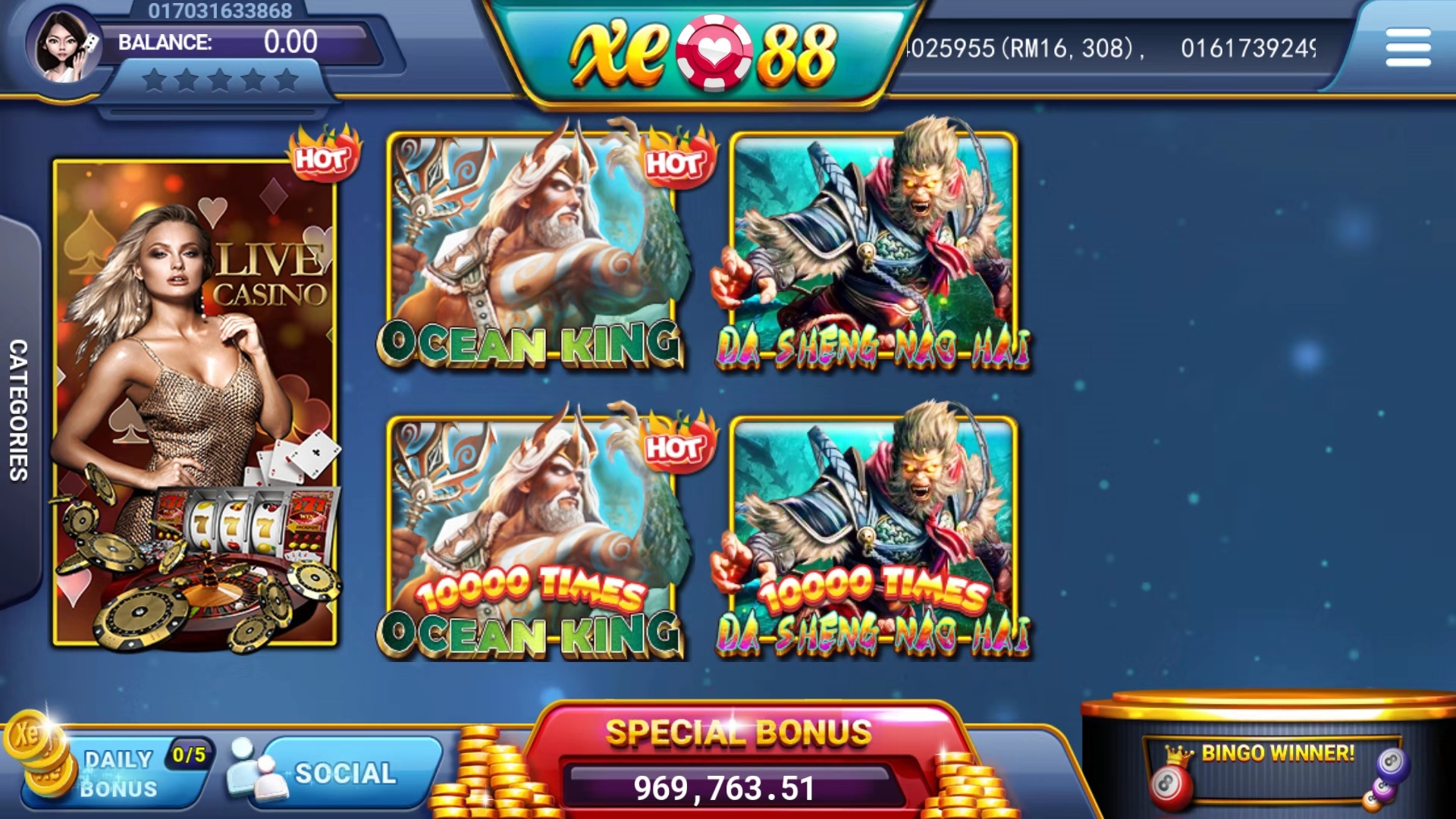Claim the Daily Bonus
This screenshot has width=1456, height=819.
118,772
